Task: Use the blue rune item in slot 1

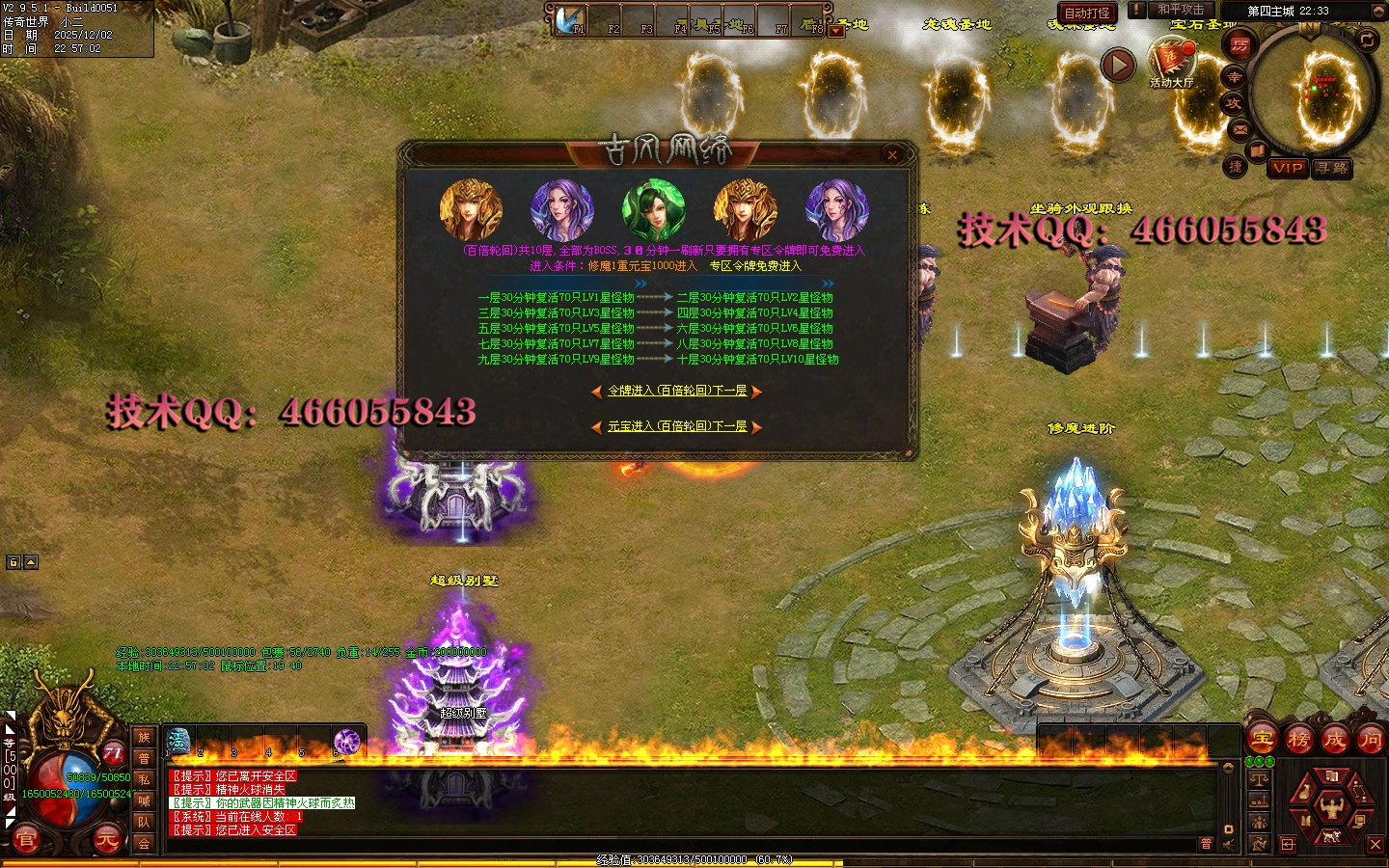Action: (179, 742)
